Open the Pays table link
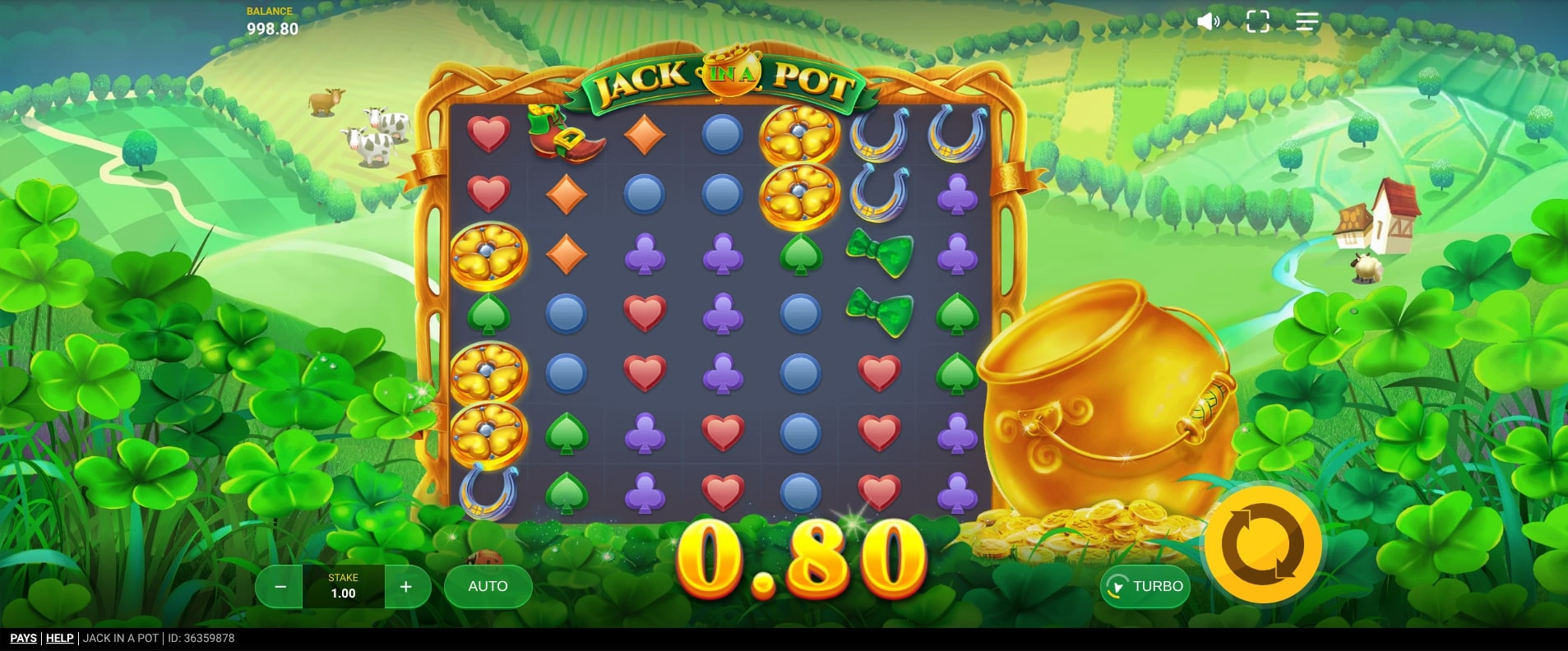1568x651 pixels. (x=23, y=638)
